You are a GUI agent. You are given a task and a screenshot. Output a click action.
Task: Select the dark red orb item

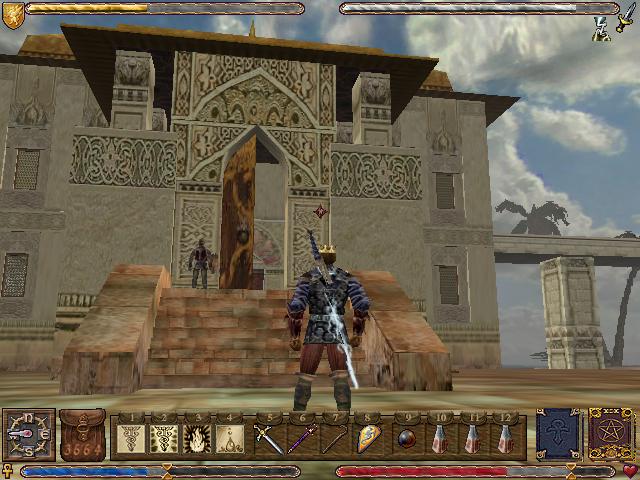pyautogui.click(x=406, y=438)
